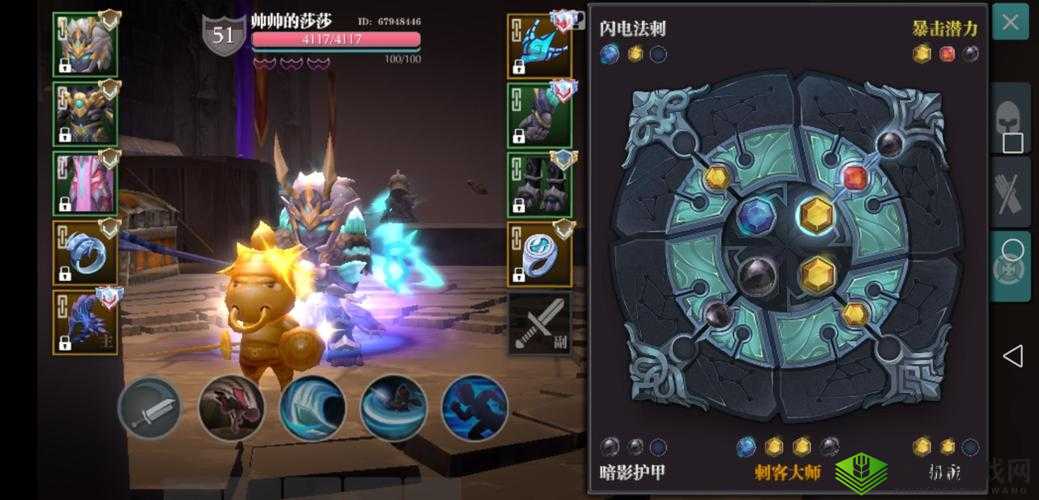Viewport: 1039px width, 500px height.
Task: Select the highlighted yellow hexagon gem
Action: [817, 214]
